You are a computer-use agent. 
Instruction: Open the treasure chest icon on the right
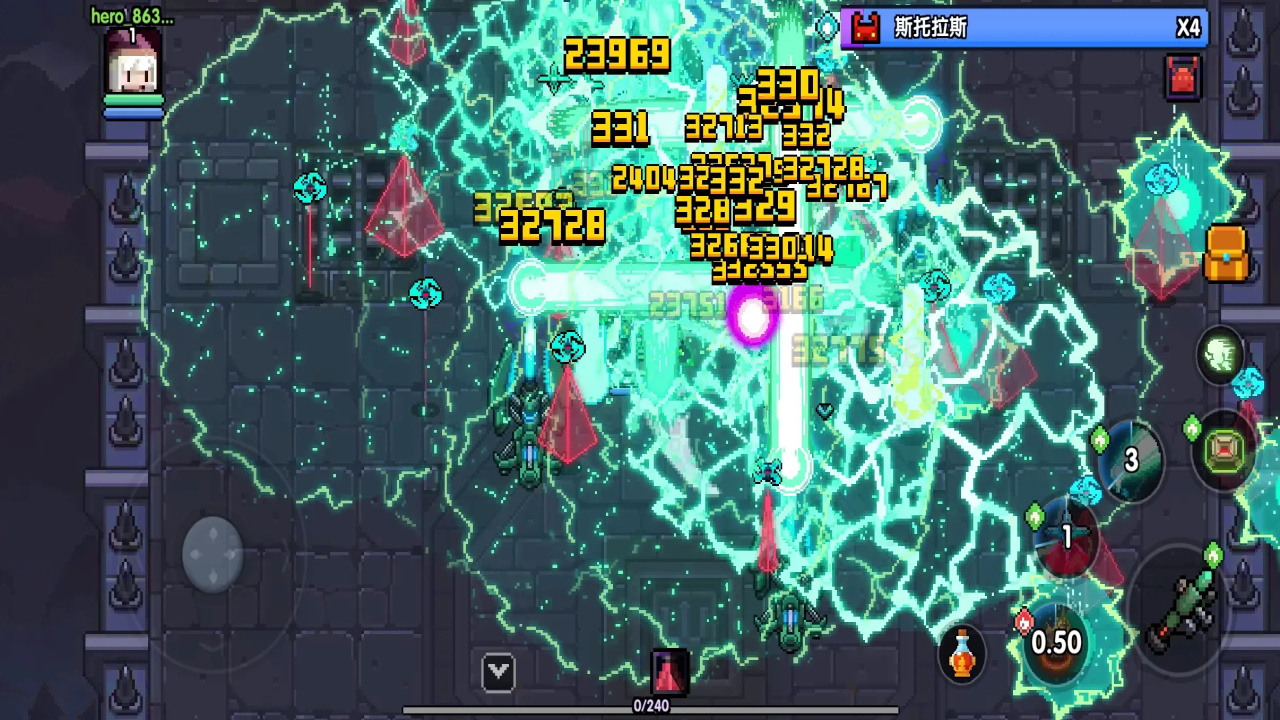1226,254
